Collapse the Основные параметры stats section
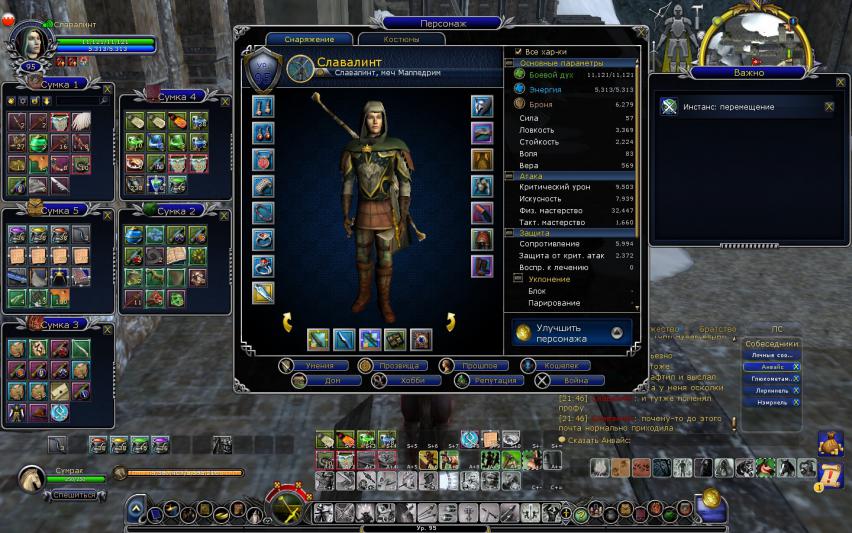 pyautogui.click(x=510, y=63)
